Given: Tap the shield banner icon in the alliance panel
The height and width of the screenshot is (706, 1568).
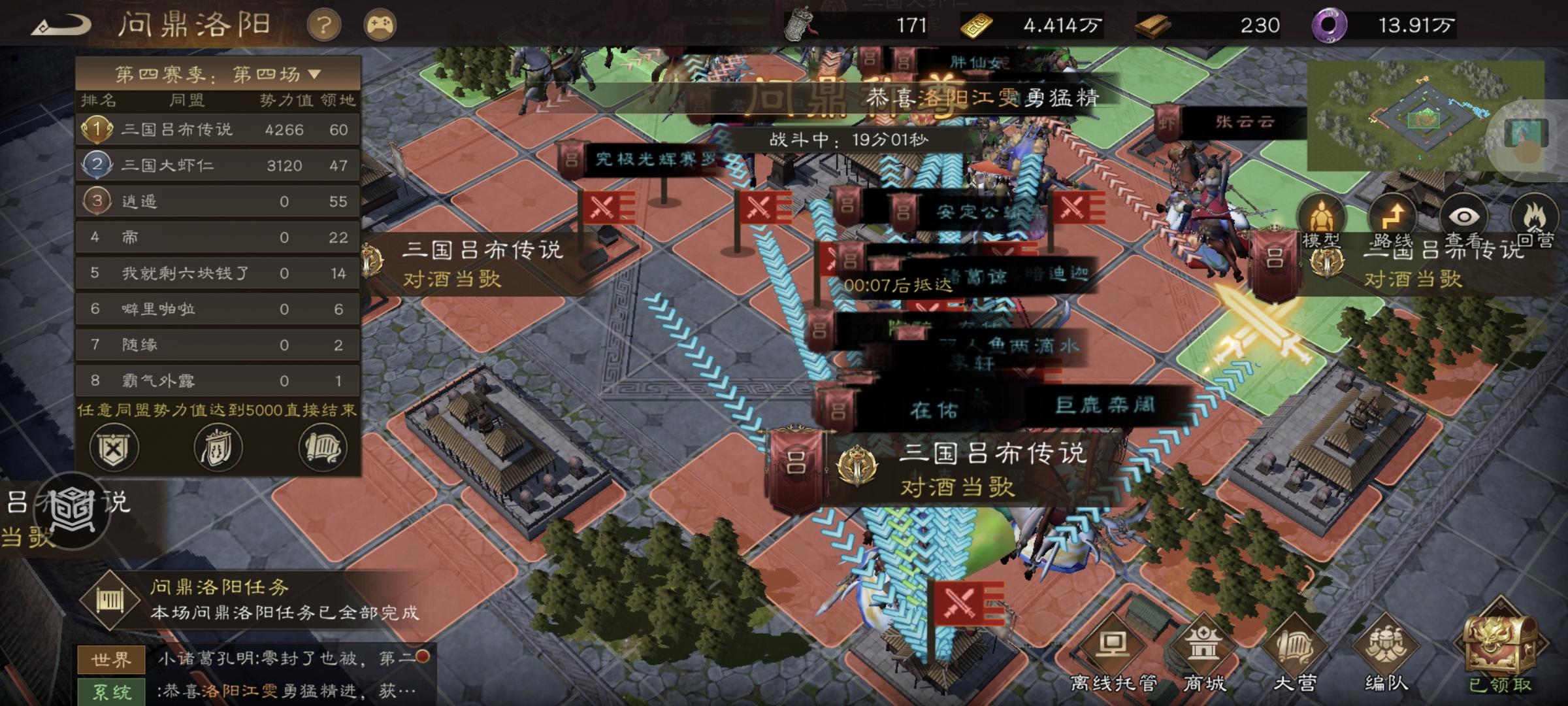Looking at the screenshot, I should (218, 448).
